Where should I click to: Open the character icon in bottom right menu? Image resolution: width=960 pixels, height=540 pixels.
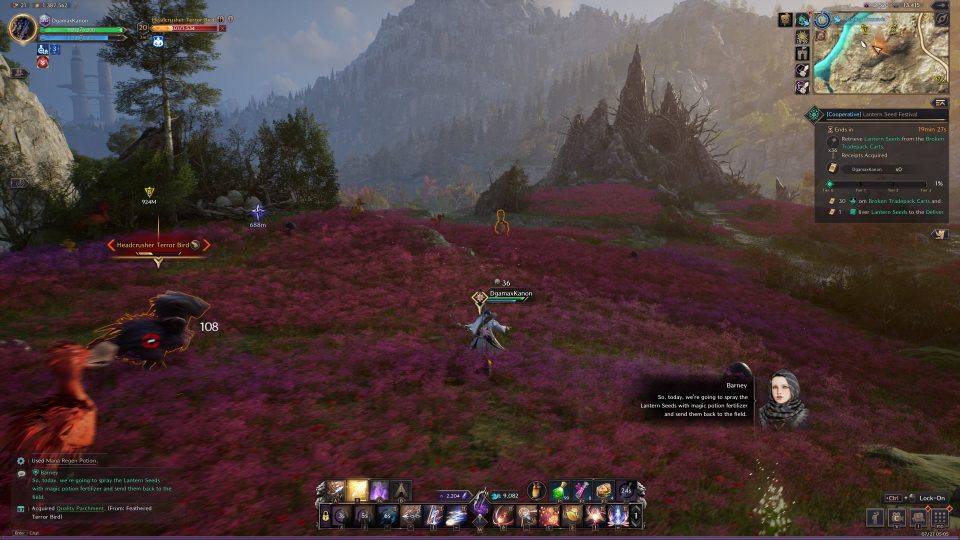(875, 517)
